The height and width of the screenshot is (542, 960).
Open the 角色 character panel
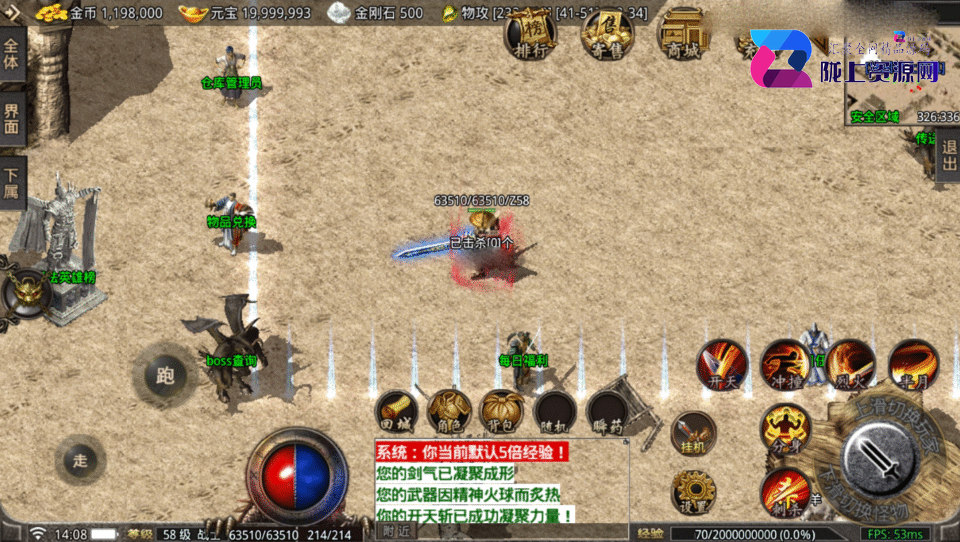[x=449, y=411]
